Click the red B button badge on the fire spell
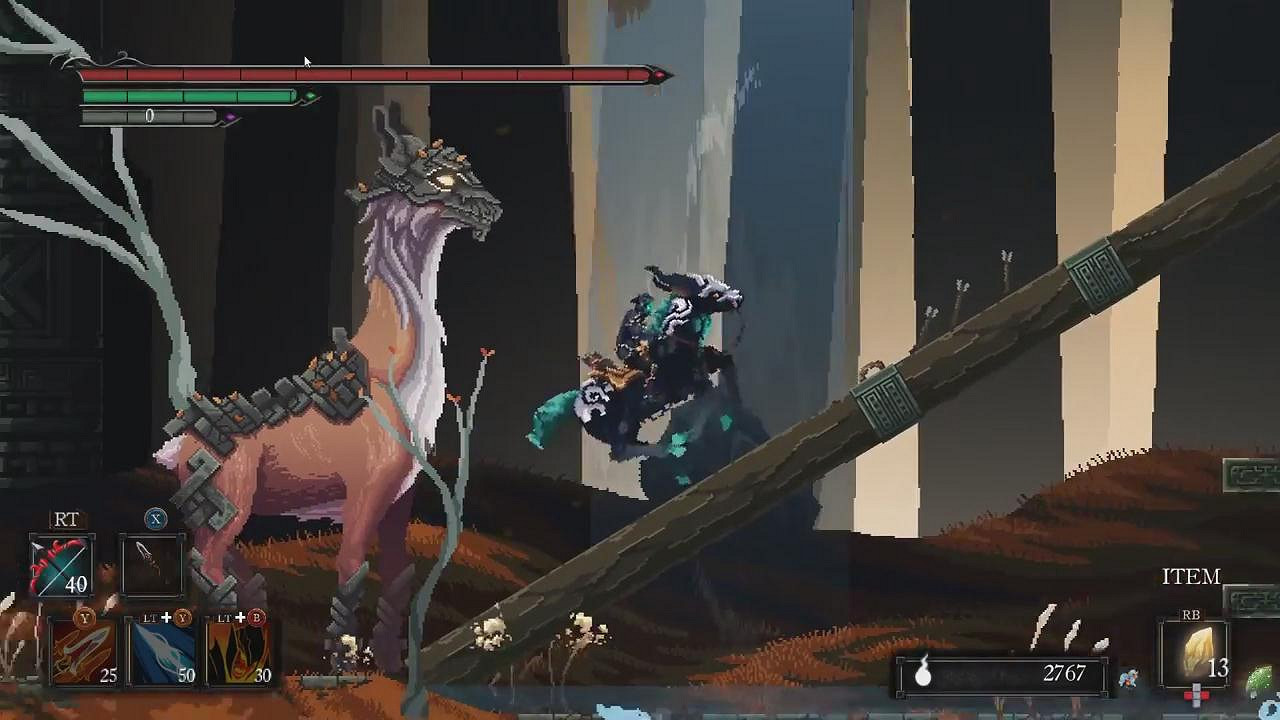The width and height of the screenshot is (1280, 720). coord(258,618)
